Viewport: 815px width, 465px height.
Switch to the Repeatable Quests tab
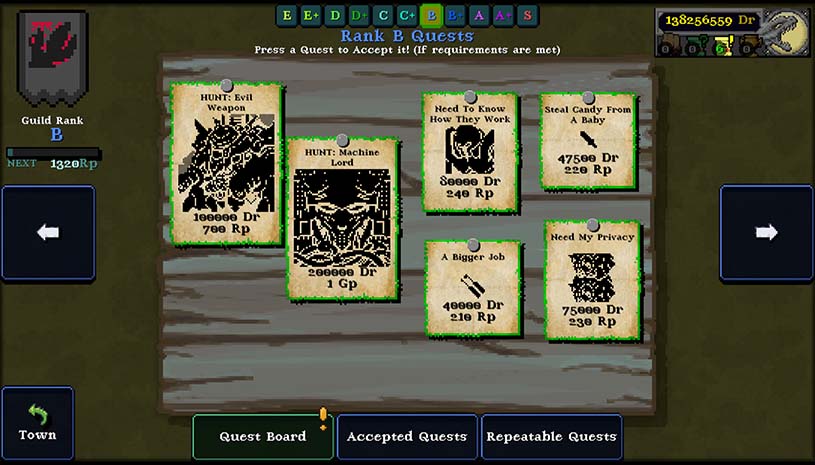click(x=551, y=436)
